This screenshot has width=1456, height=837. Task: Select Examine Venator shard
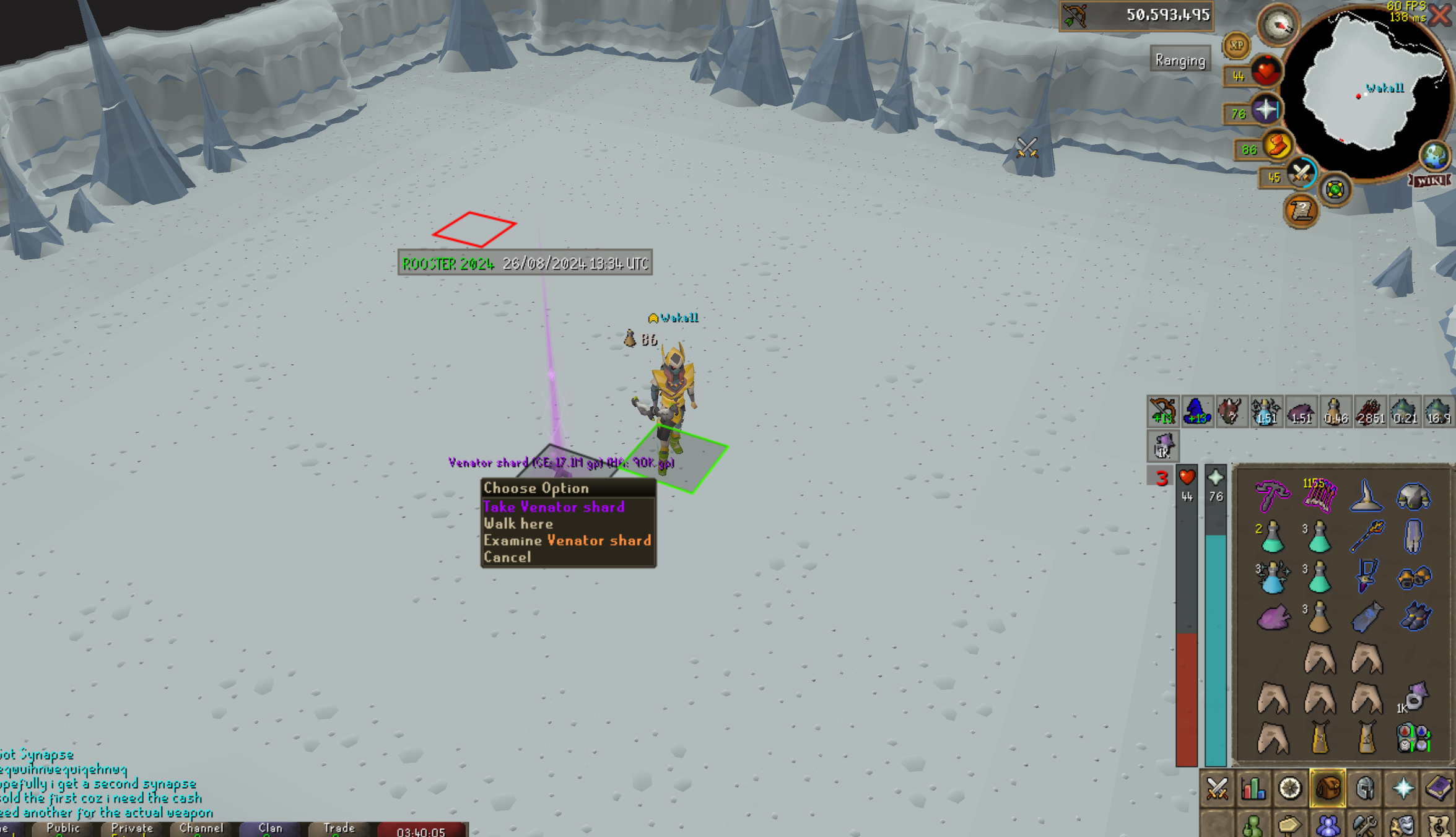(x=567, y=540)
